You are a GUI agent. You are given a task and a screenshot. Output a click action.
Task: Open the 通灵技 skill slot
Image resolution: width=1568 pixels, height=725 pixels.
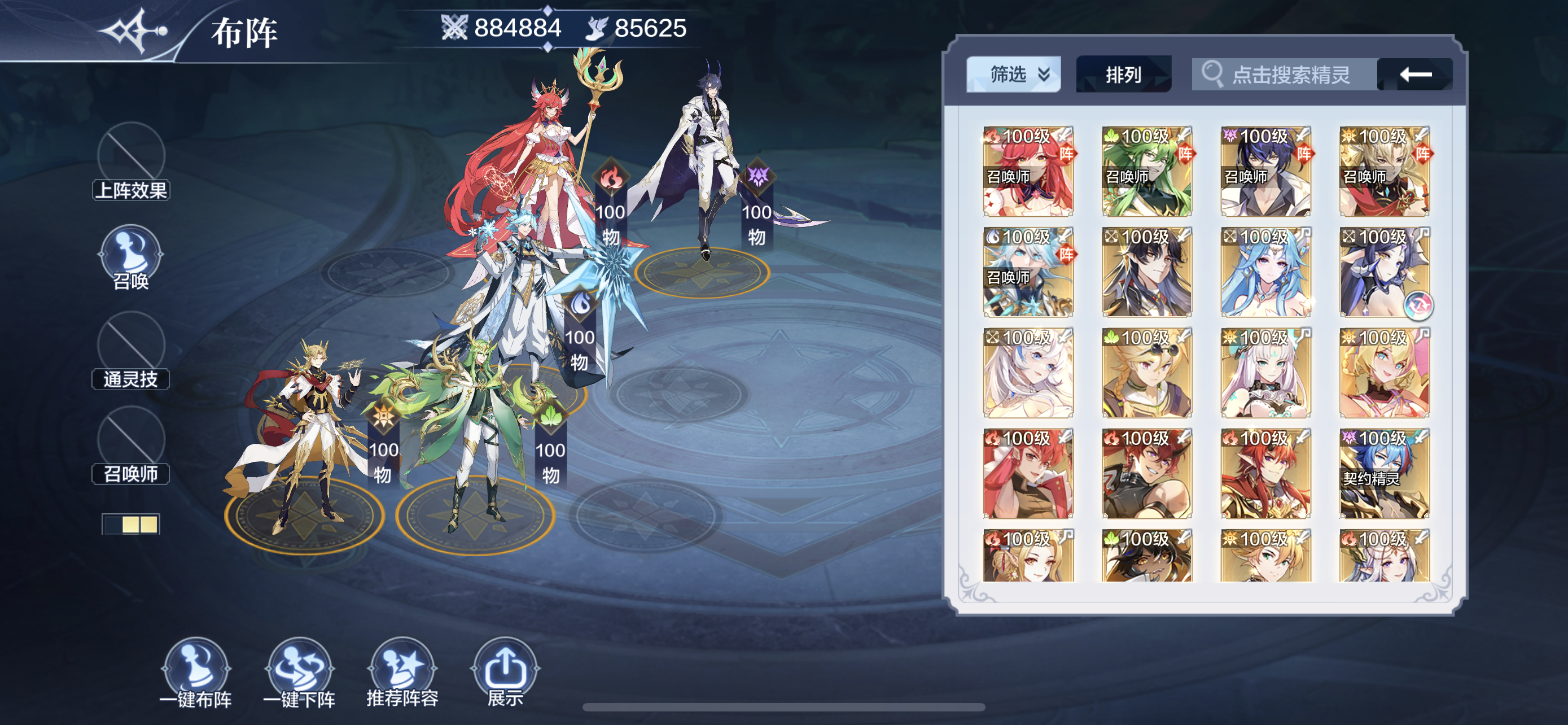pos(131,350)
